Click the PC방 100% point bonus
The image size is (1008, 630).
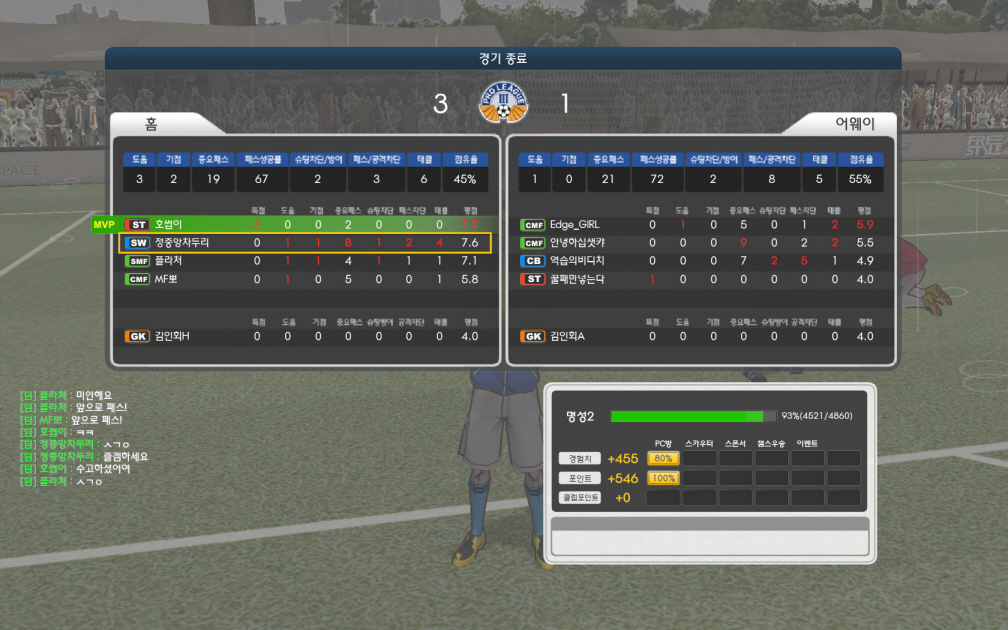click(663, 478)
